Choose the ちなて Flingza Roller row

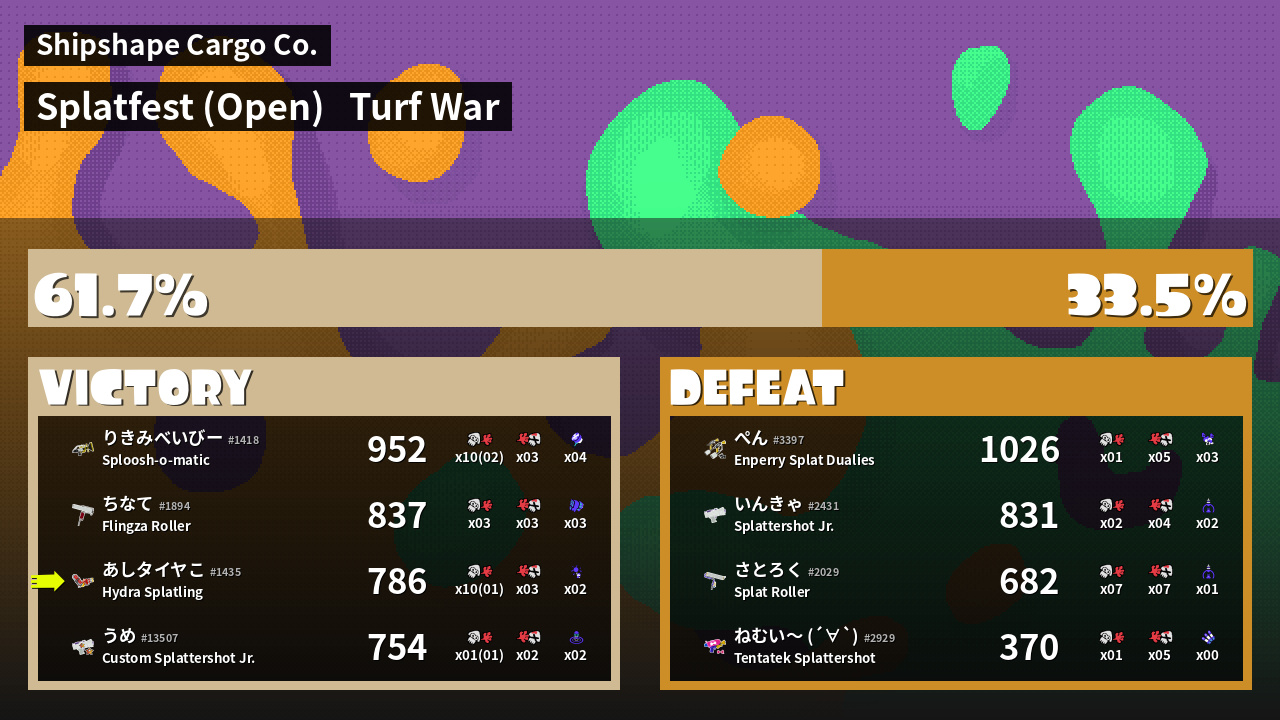pos(324,515)
